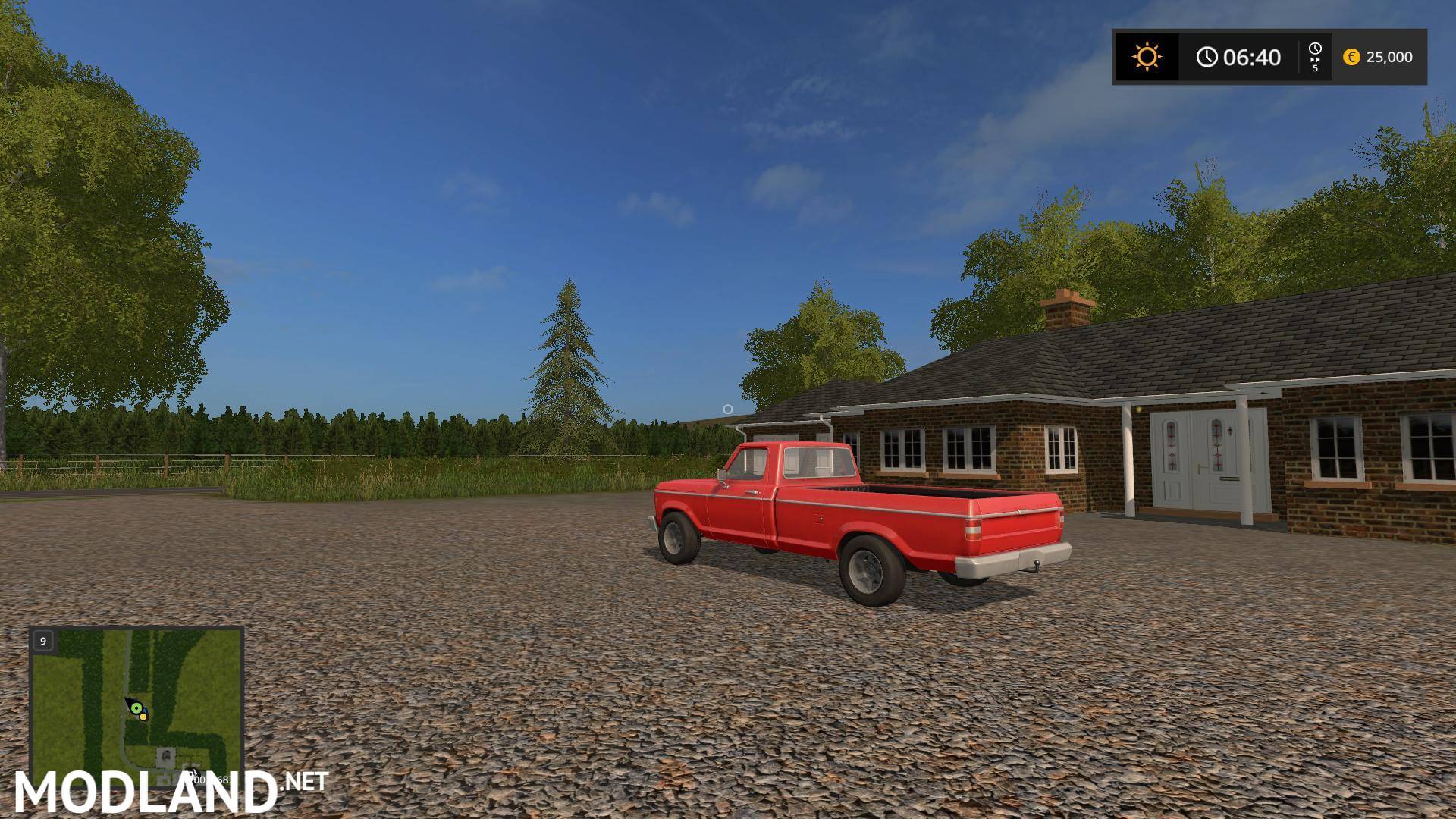Click the farmyard building marker on the minimap
Image resolution: width=1456 pixels, height=819 pixels.
(166, 756)
